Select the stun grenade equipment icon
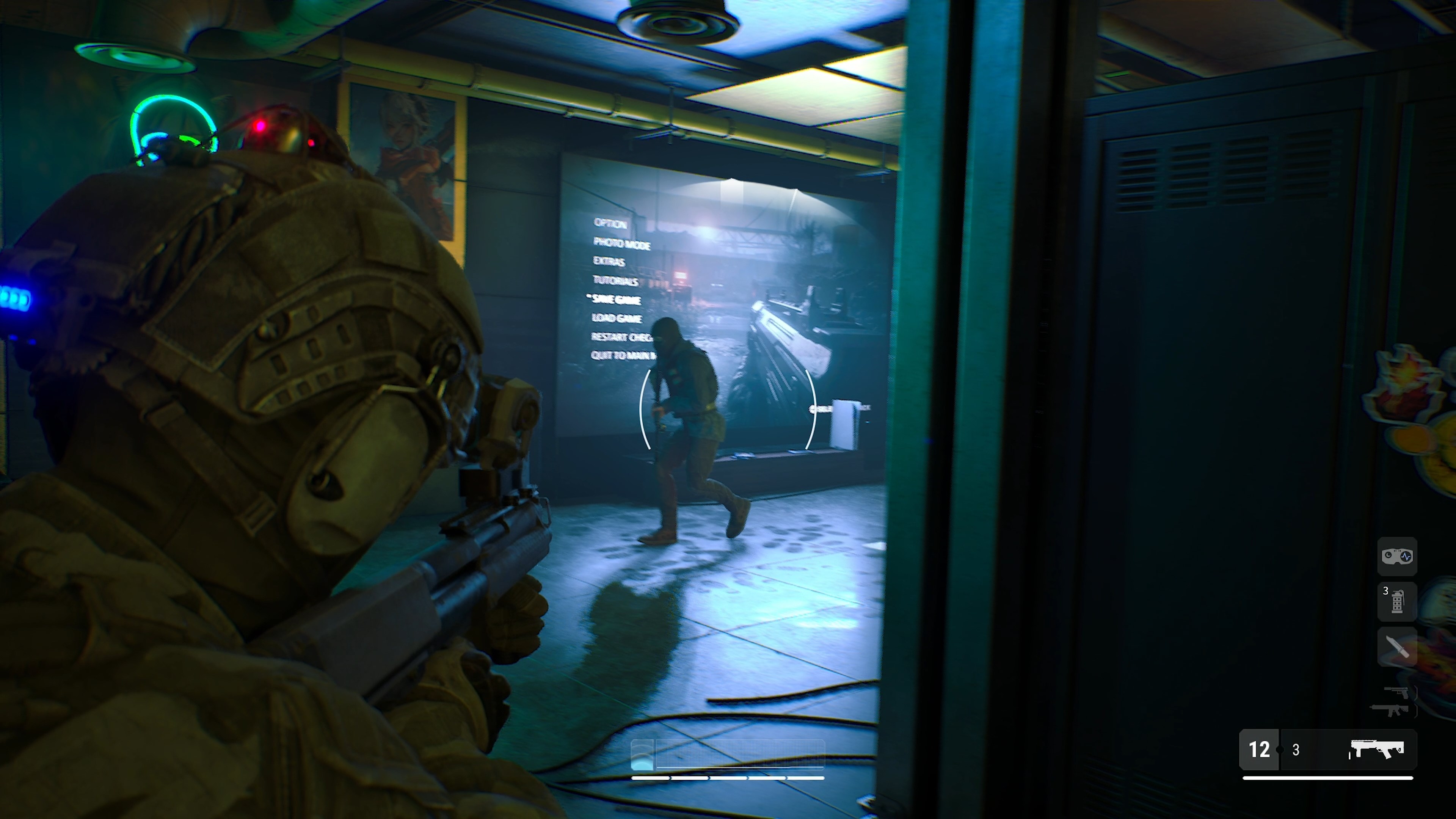Screen dimensions: 1456x819 tap(1397, 602)
